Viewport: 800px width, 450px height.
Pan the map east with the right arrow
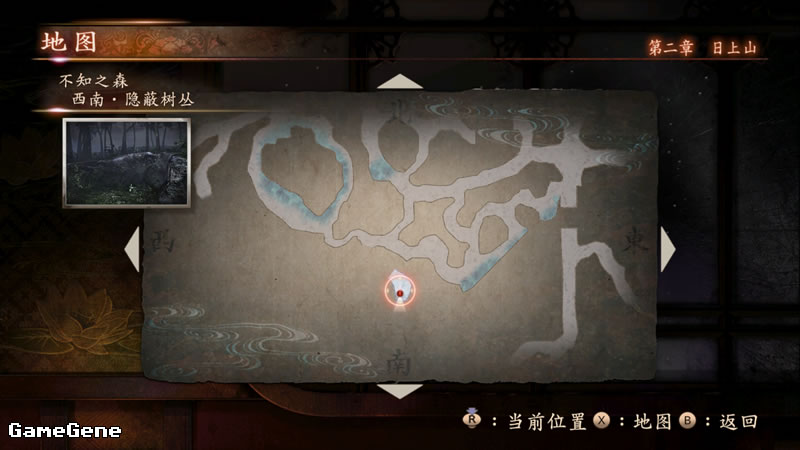pyautogui.click(x=667, y=248)
